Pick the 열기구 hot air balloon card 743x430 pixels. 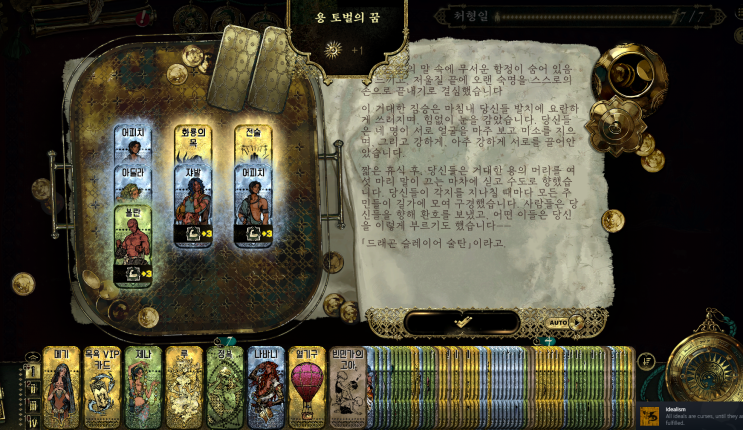click(307, 388)
